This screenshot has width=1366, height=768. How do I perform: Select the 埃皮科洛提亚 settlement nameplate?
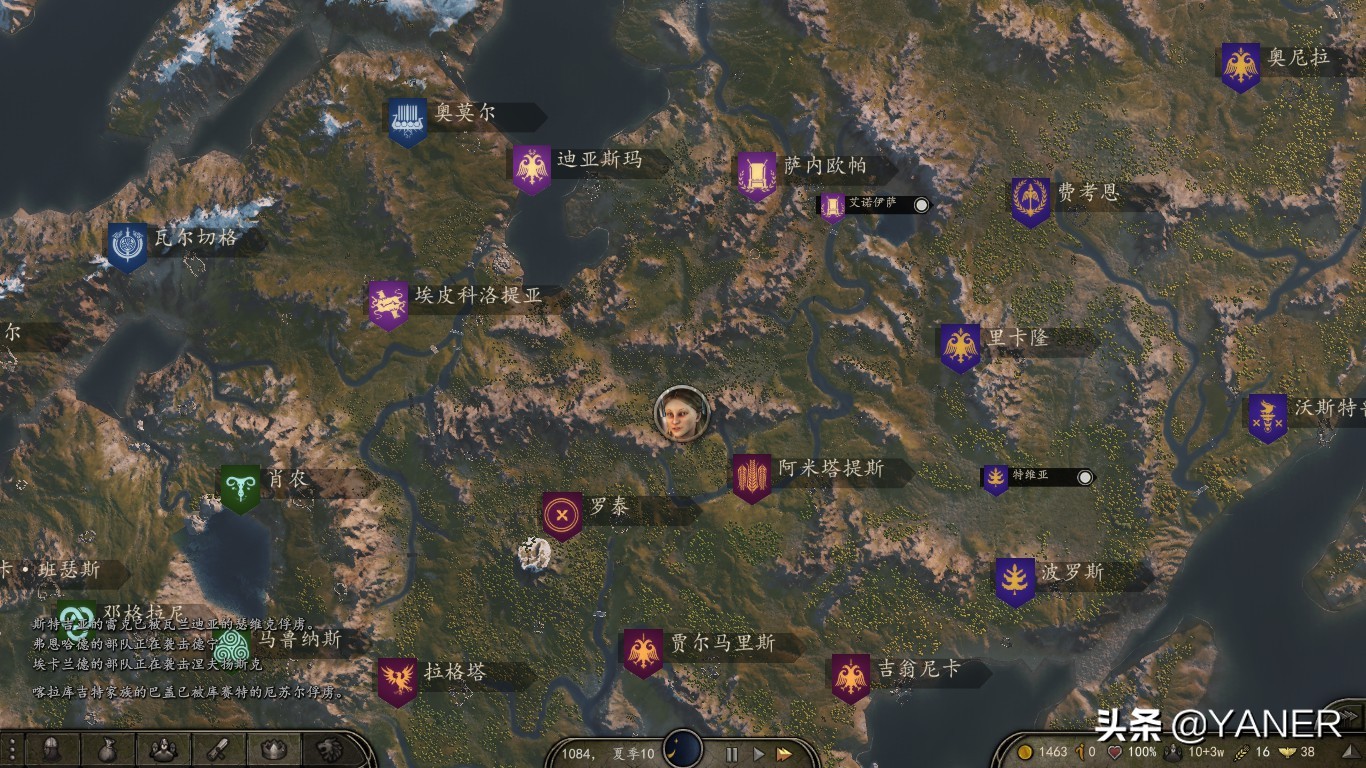pyautogui.click(x=477, y=296)
